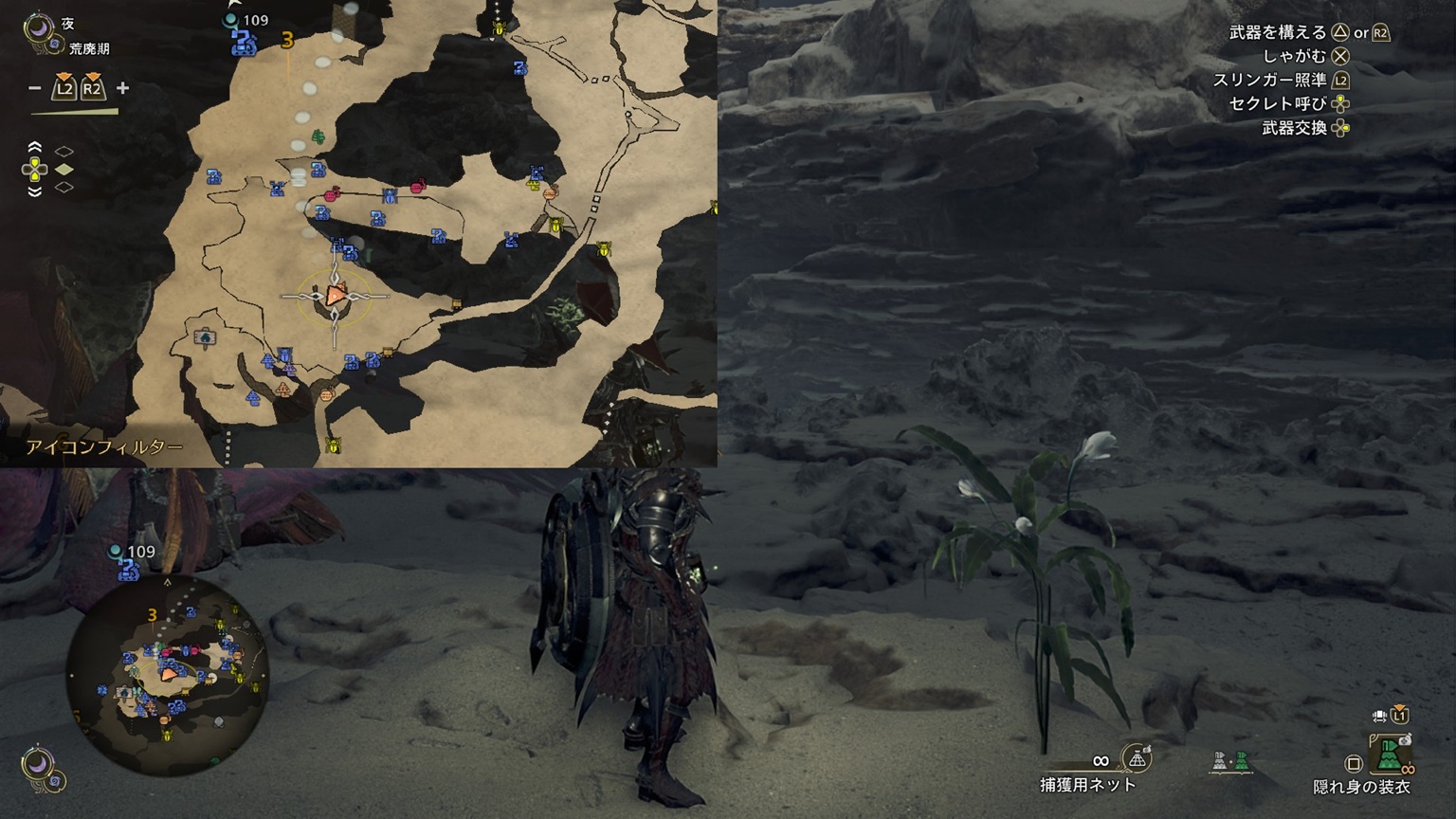Zoom out the map with the minus control
This screenshot has width=1456, height=819.
click(x=35, y=89)
